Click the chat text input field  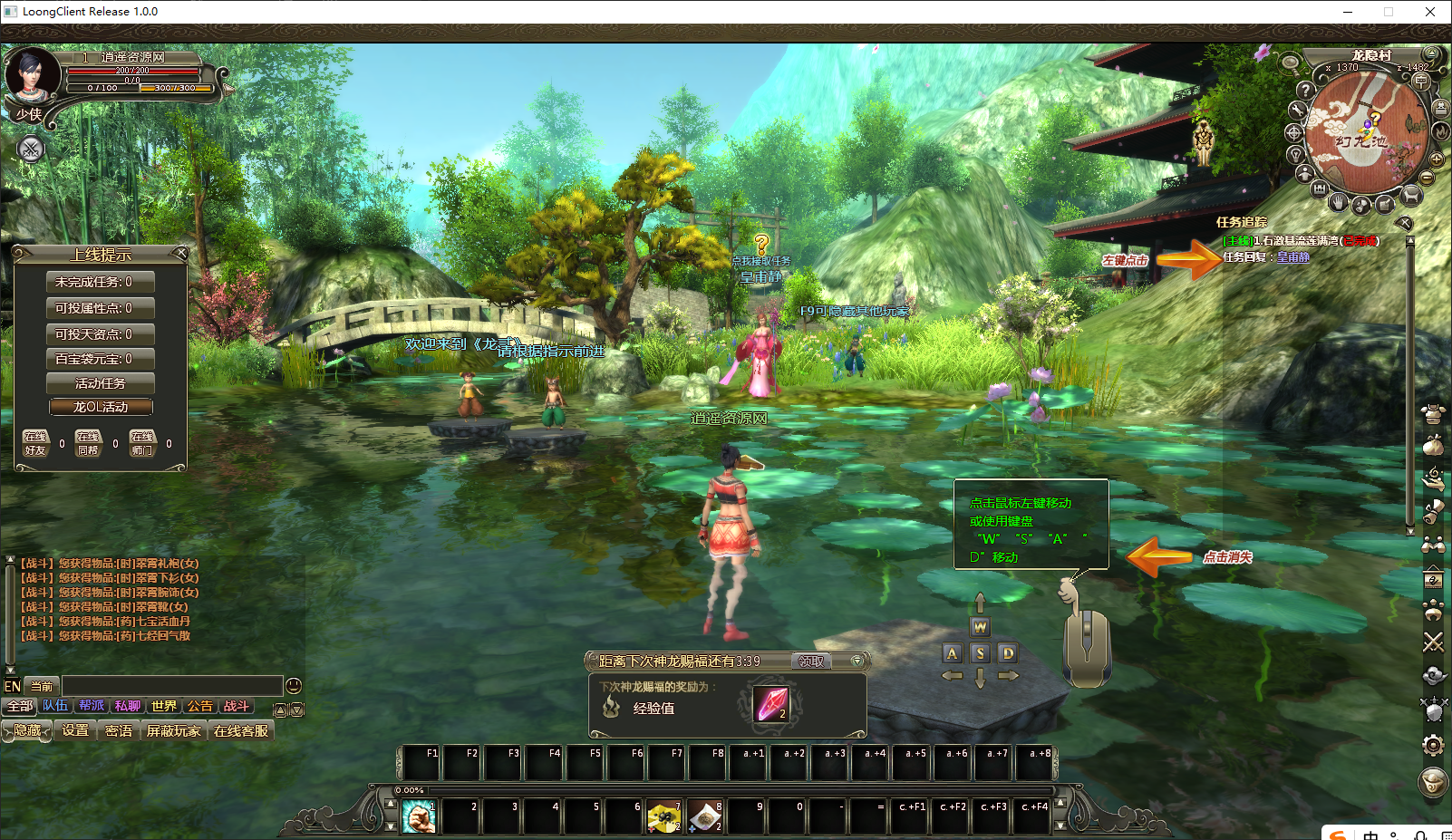coord(172,686)
